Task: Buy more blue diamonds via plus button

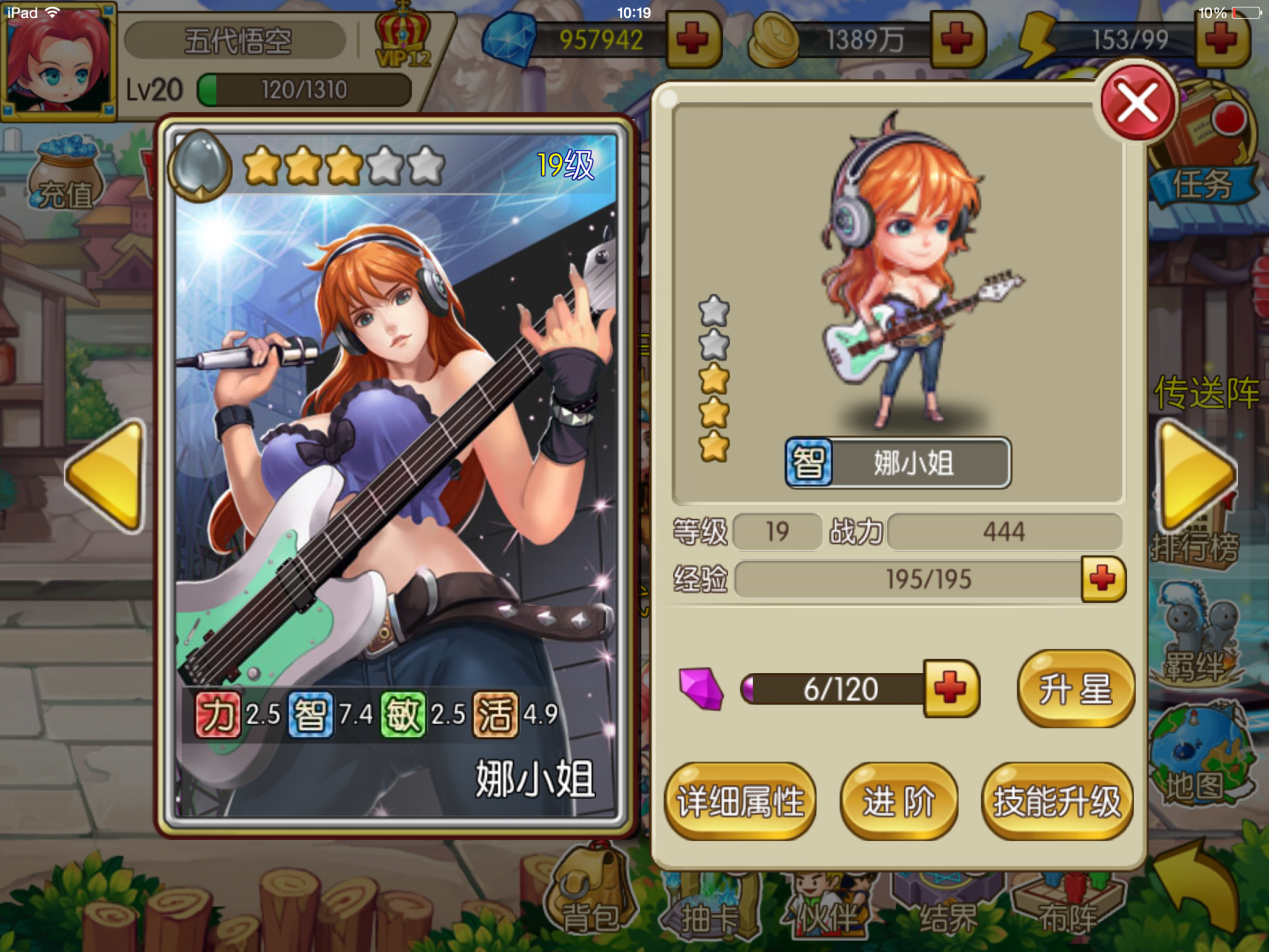Action: [691, 40]
